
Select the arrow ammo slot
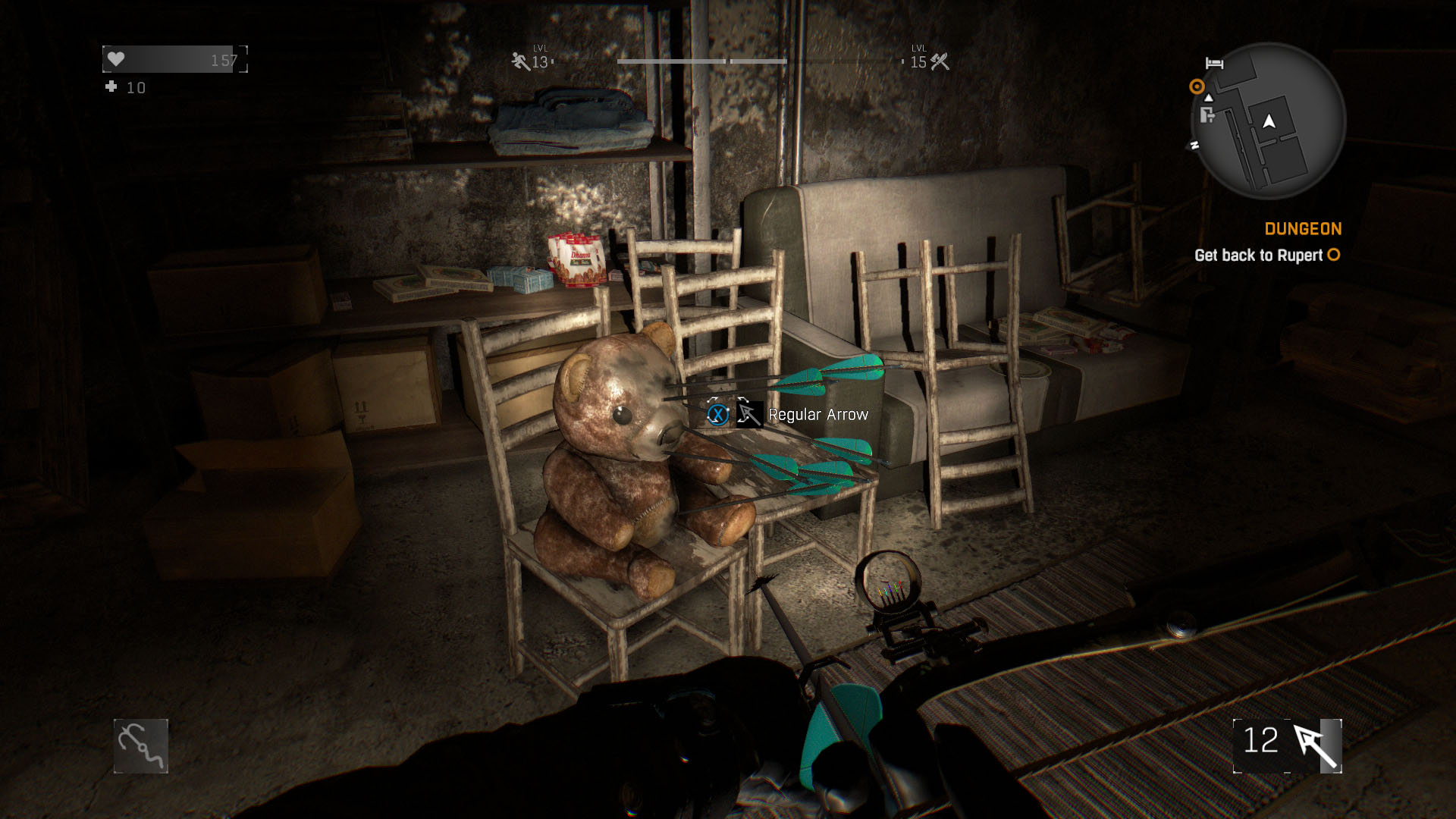pos(1288,746)
